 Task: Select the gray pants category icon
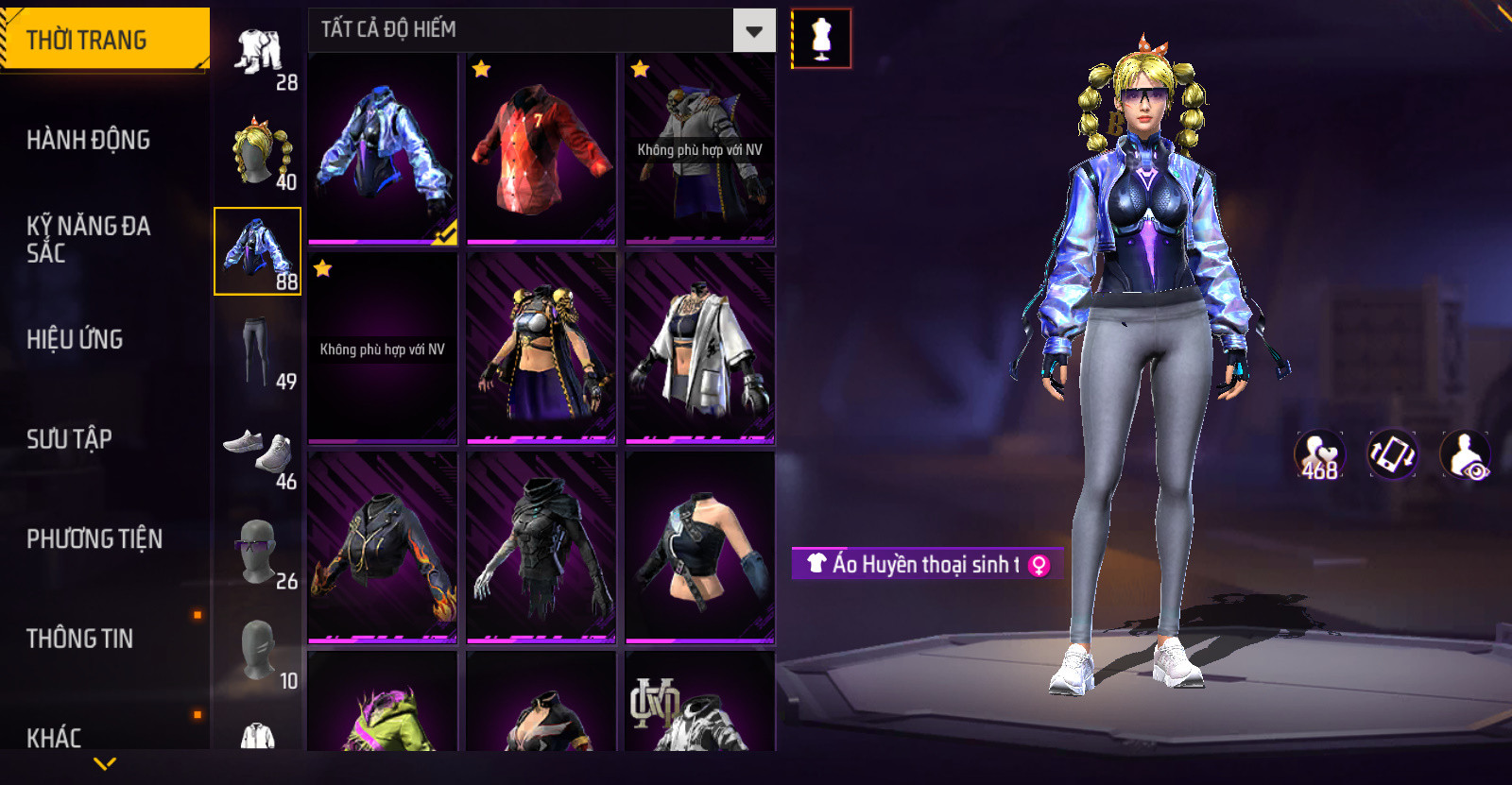click(x=257, y=351)
